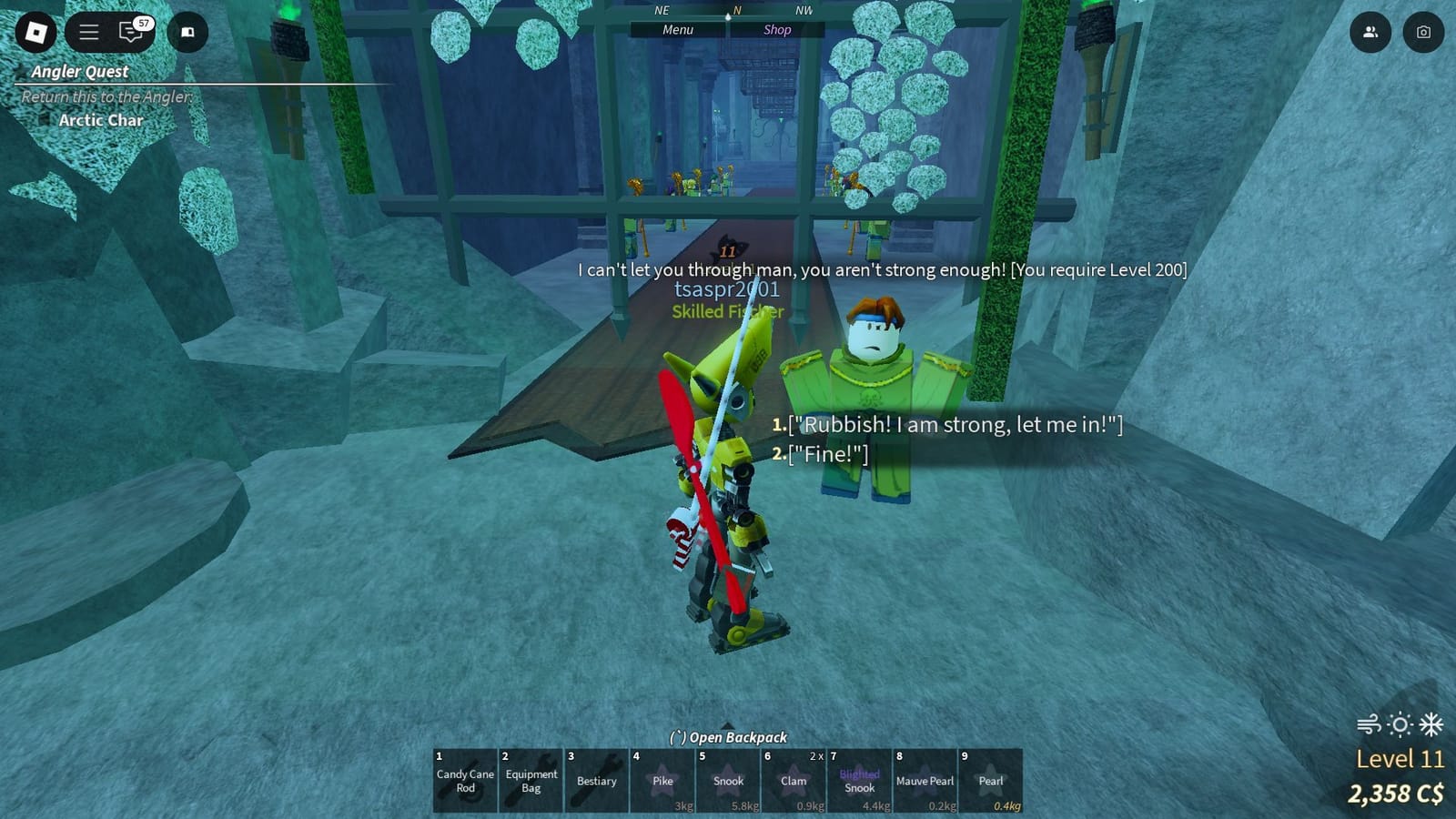Click the wind weather icon

click(x=1370, y=723)
